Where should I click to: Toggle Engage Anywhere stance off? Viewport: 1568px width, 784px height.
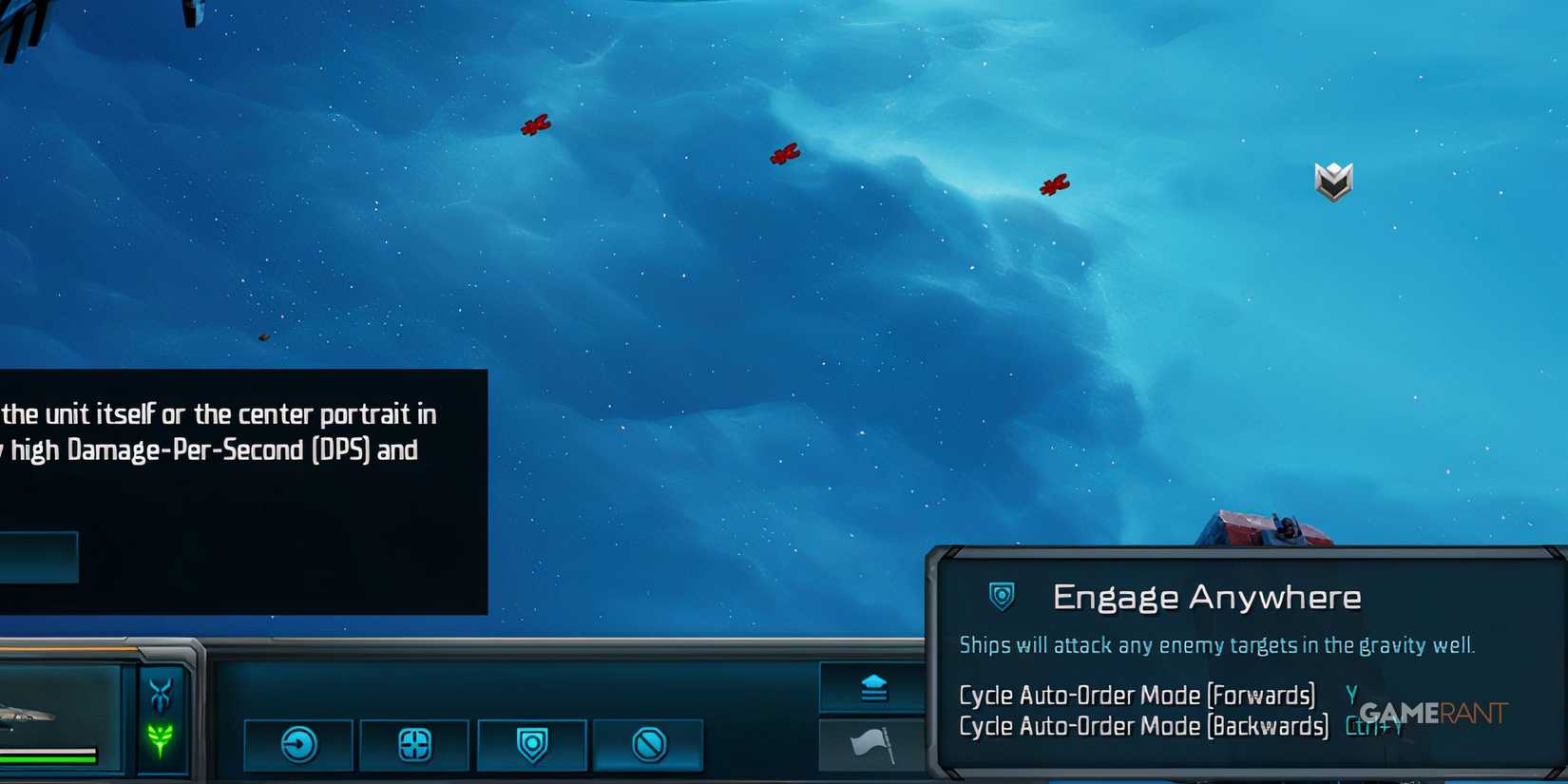(x=532, y=744)
